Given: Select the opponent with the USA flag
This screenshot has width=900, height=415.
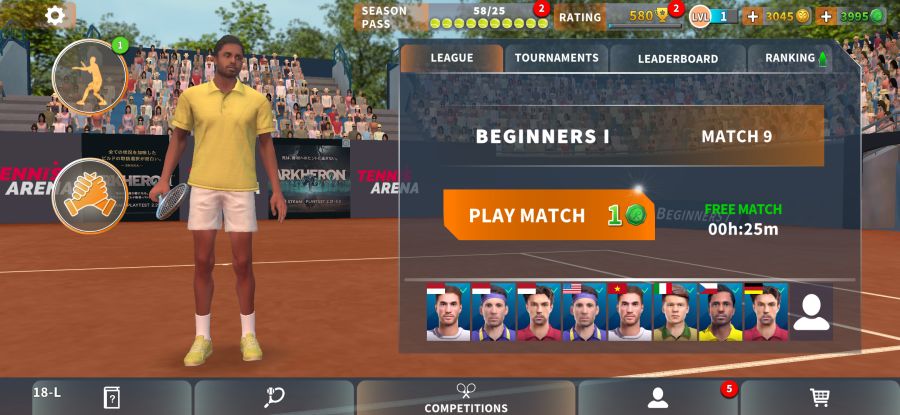Looking at the screenshot, I should tap(584, 313).
